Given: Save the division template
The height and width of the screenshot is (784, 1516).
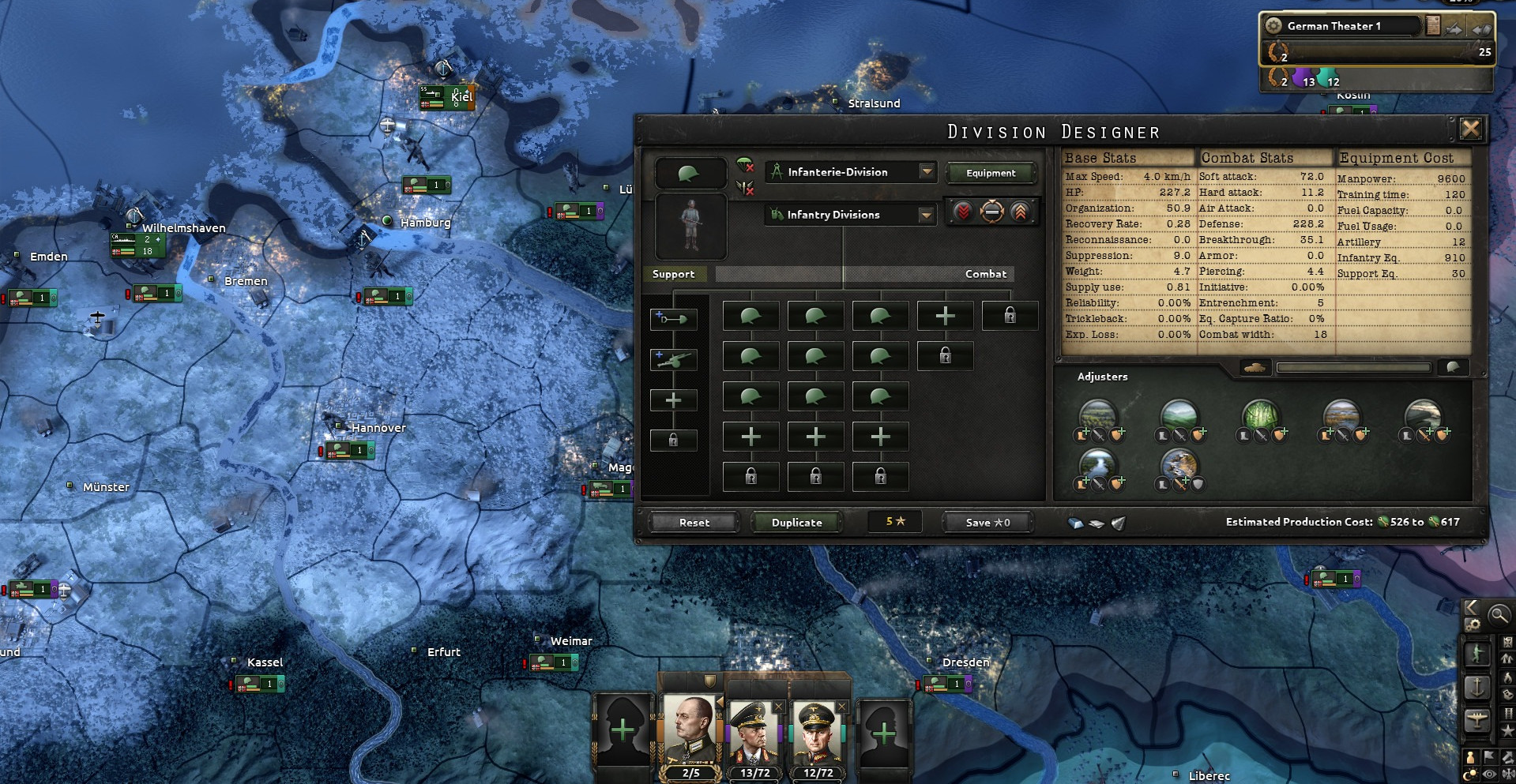Looking at the screenshot, I should pos(987,522).
